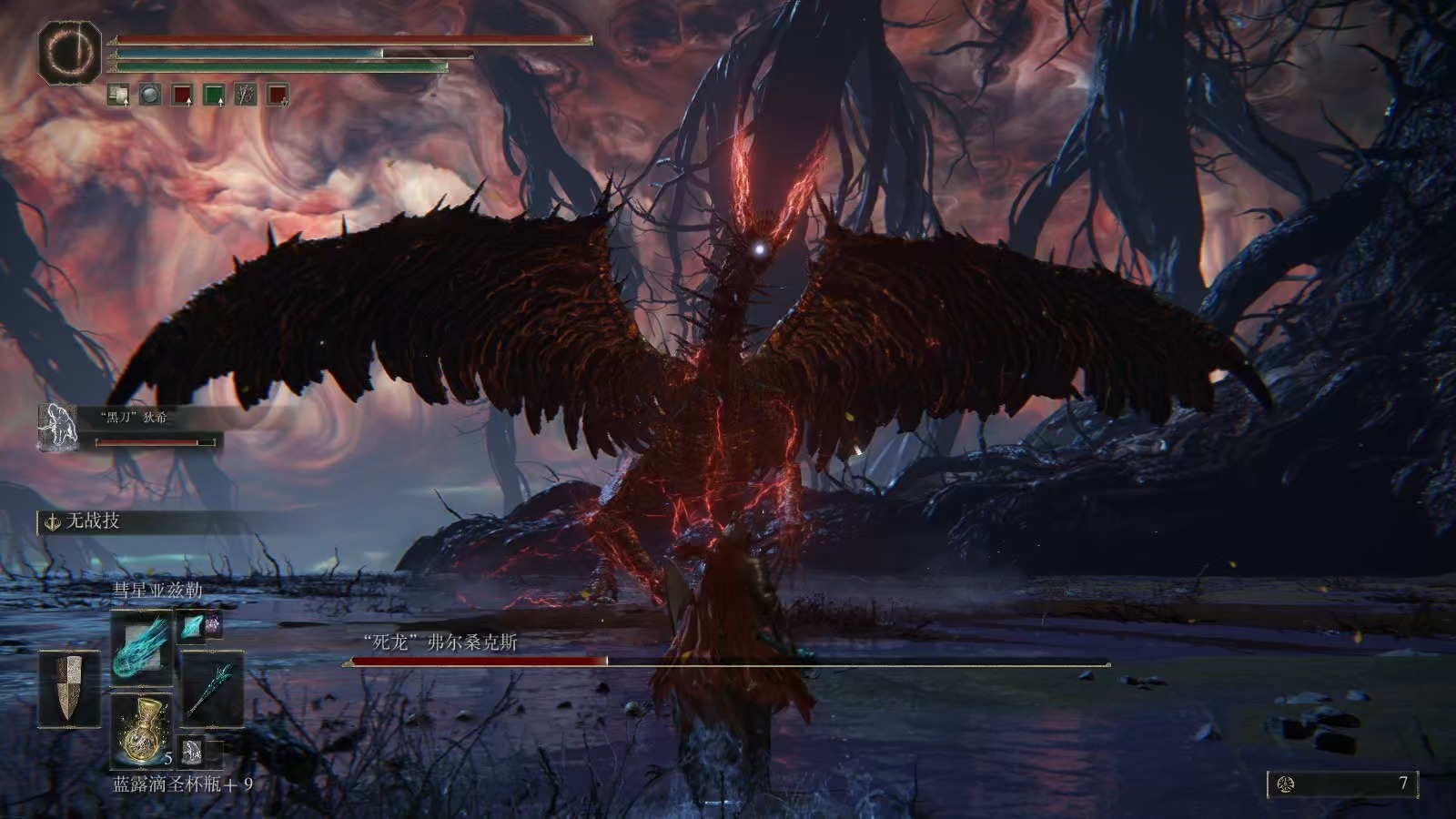Click the green square buff icon
The width and height of the screenshot is (1456, 819).
(213, 94)
